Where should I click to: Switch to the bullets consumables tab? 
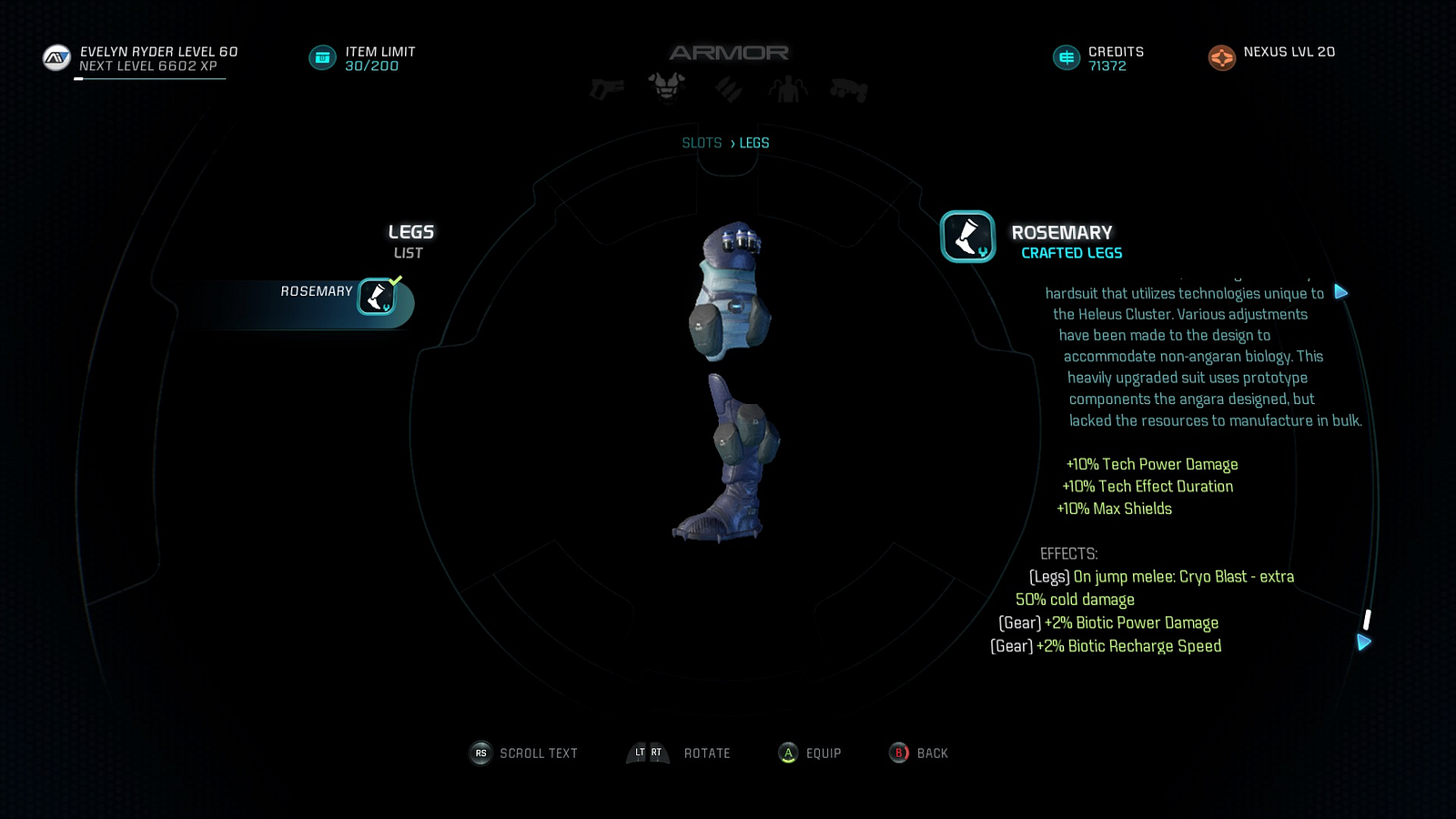click(x=728, y=89)
